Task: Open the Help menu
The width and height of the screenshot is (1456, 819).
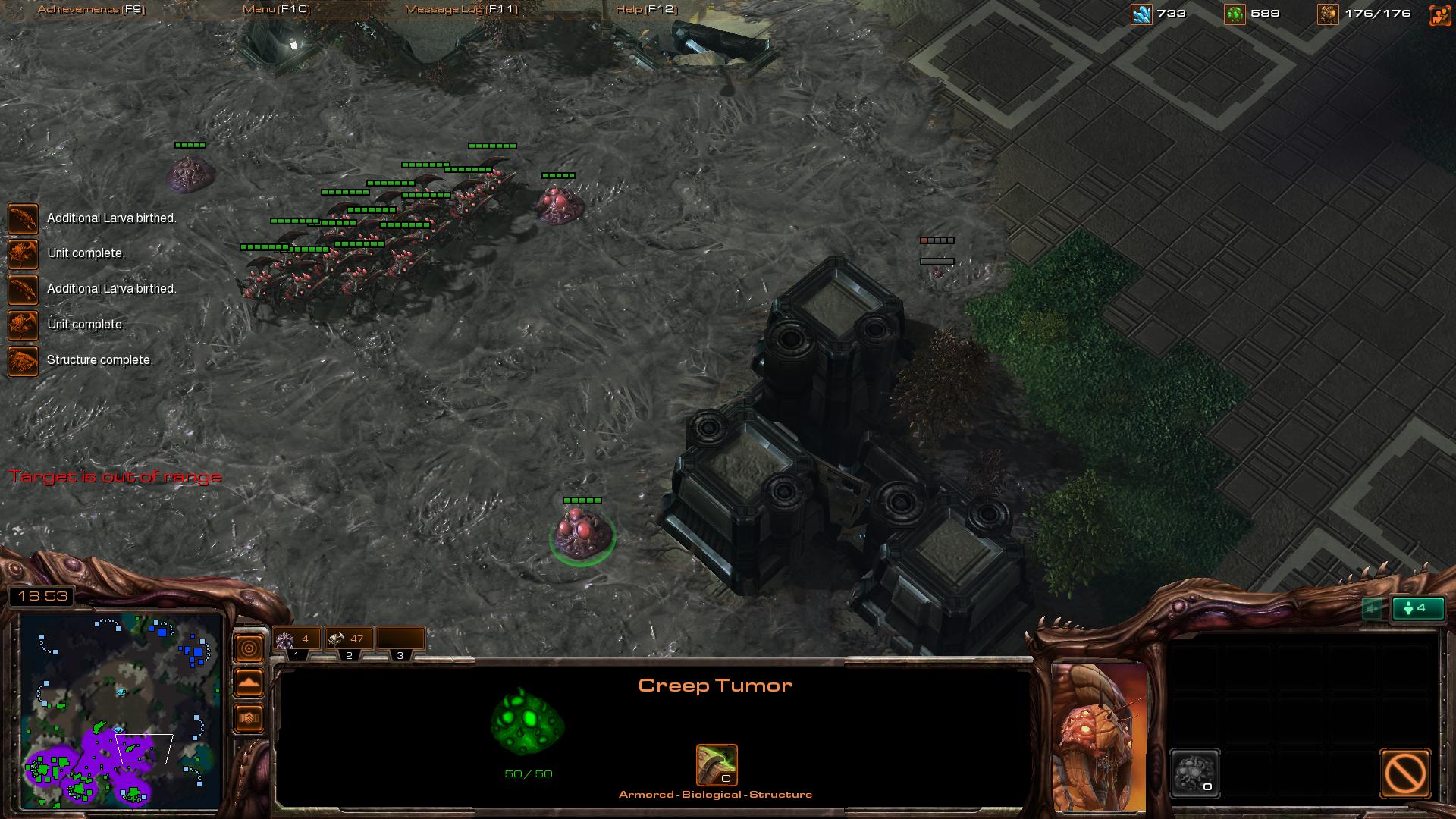Action: tap(646, 9)
